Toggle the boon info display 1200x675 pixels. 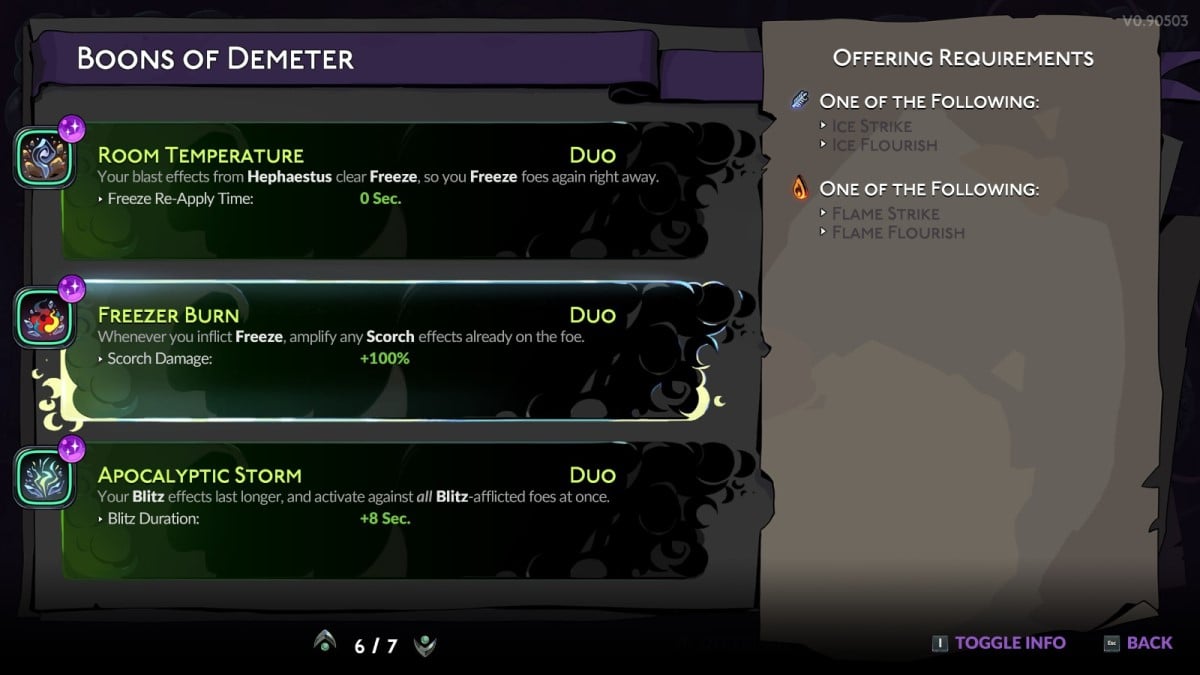click(x=998, y=643)
